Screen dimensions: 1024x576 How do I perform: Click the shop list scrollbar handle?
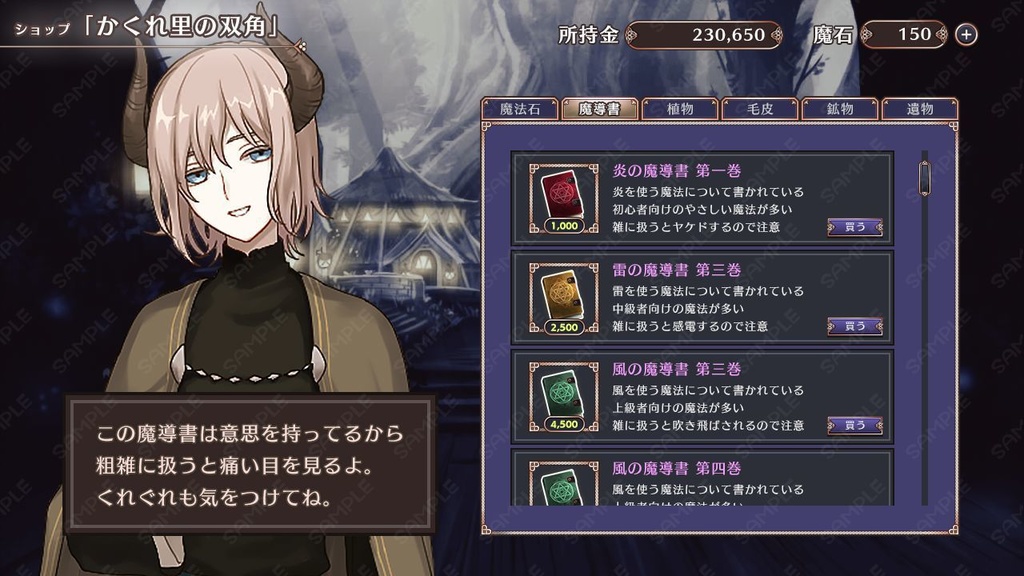(925, 178)
